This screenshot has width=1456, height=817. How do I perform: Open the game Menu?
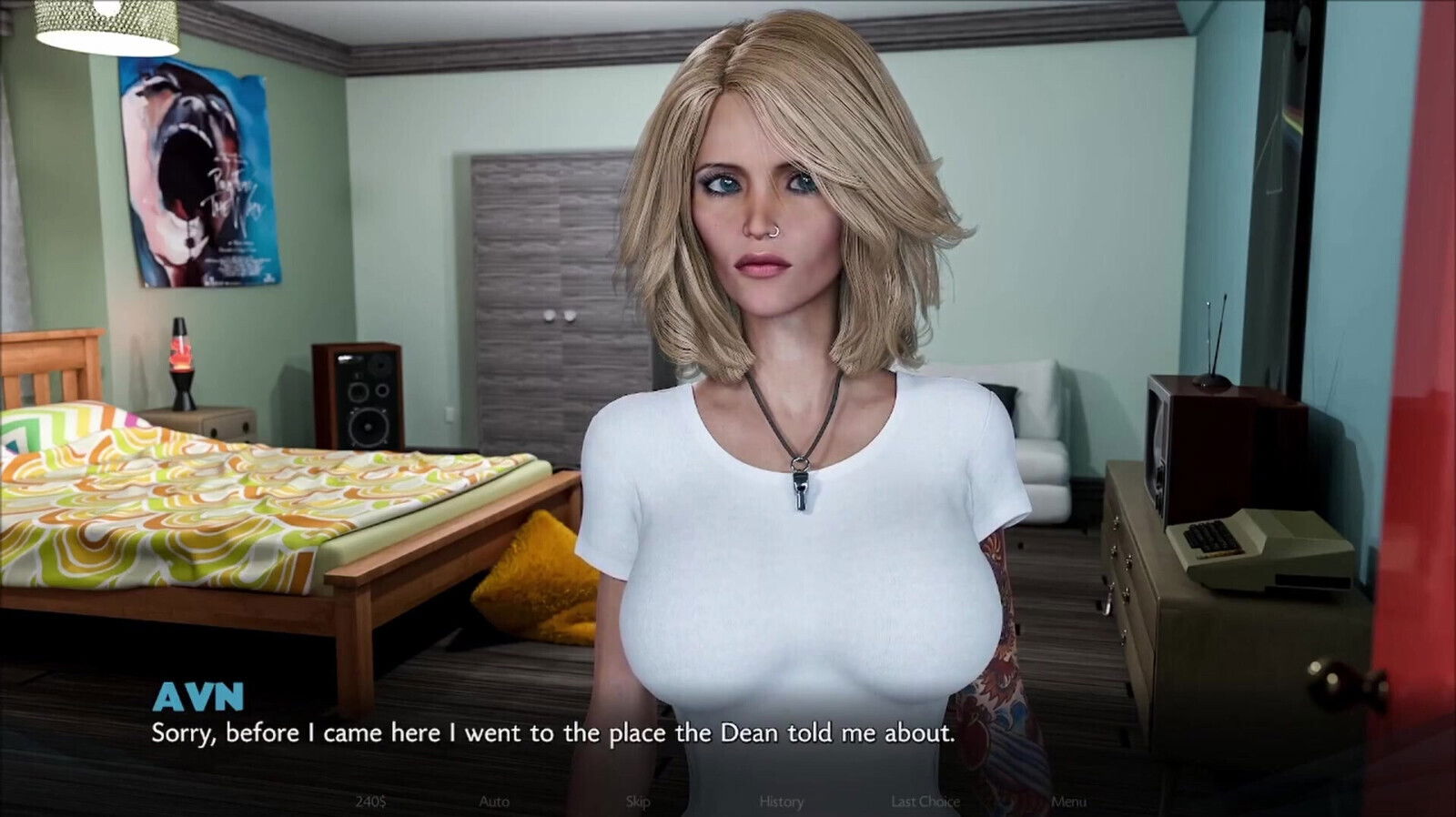1068,802
